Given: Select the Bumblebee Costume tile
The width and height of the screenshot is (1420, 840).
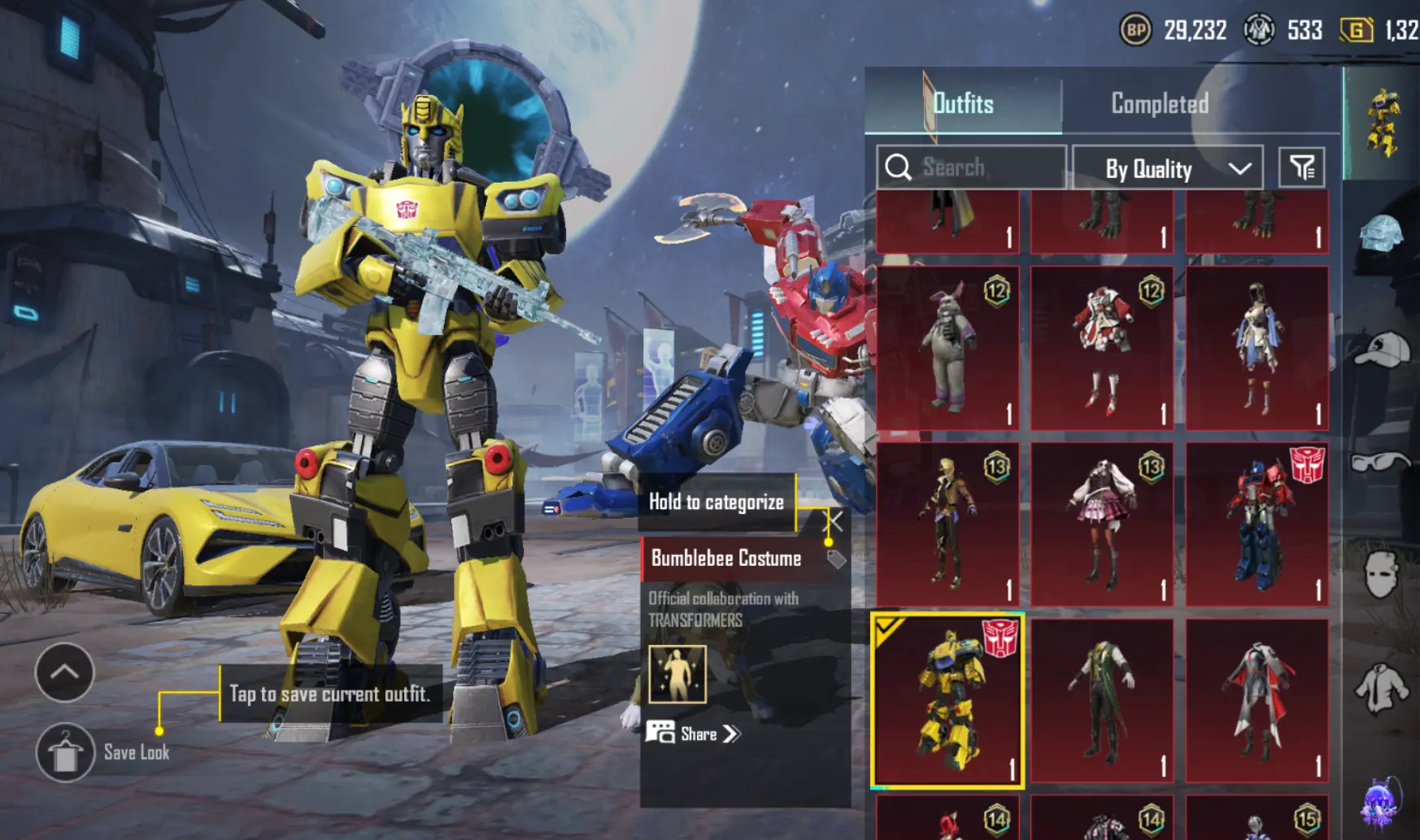Looking at the screenshot, I should coord(947,701).
